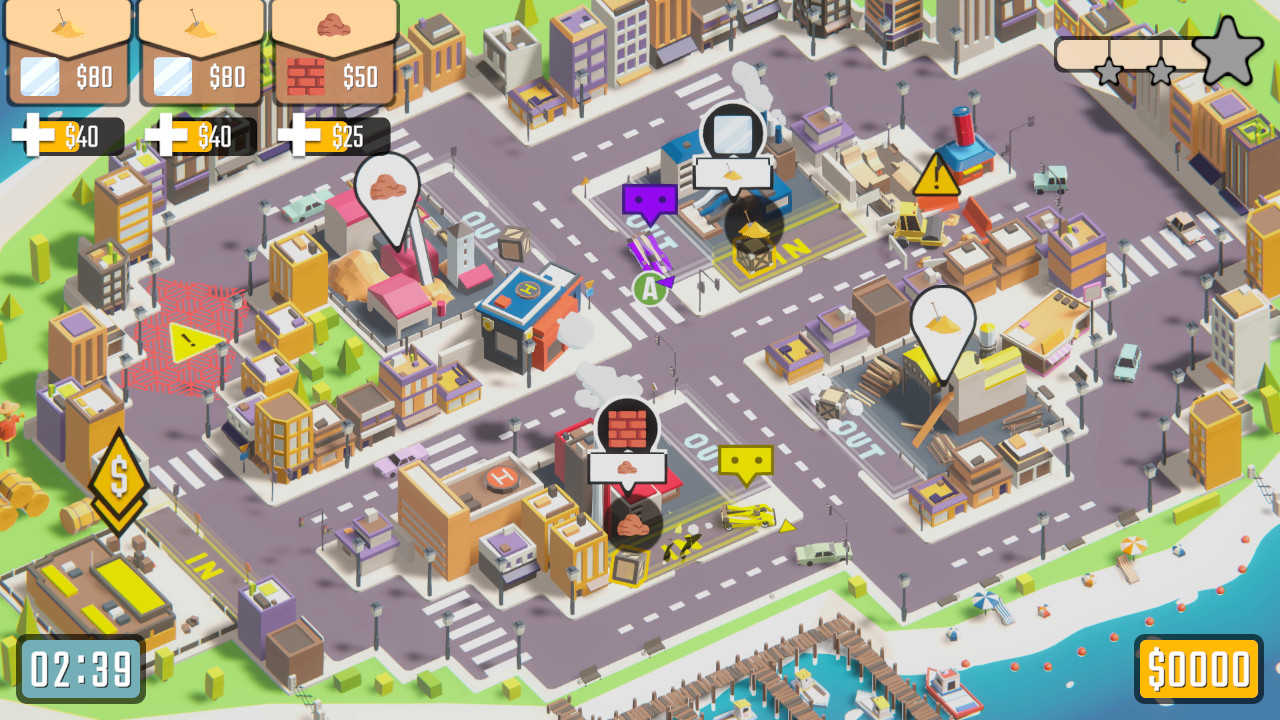Click the dirt pouch card priced $50
Viewport: 1280px width, 720px height.
pos(335,50)
